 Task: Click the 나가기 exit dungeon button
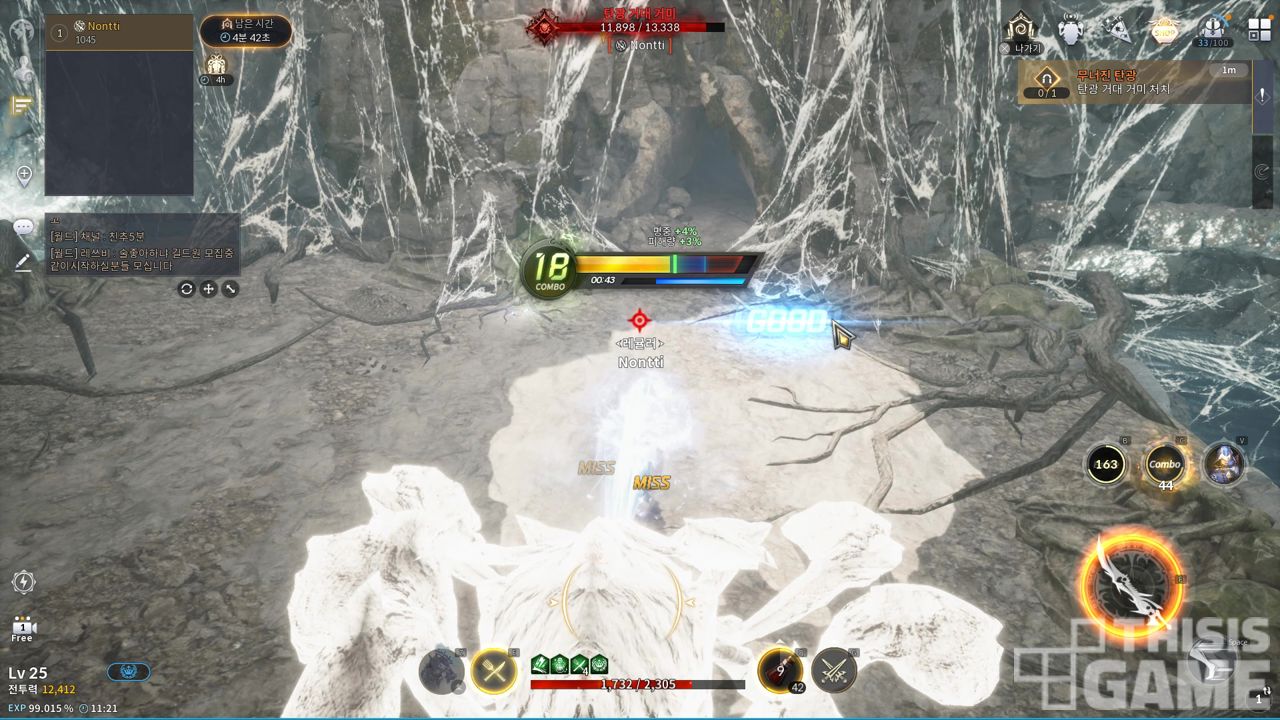pos(1021,30)
